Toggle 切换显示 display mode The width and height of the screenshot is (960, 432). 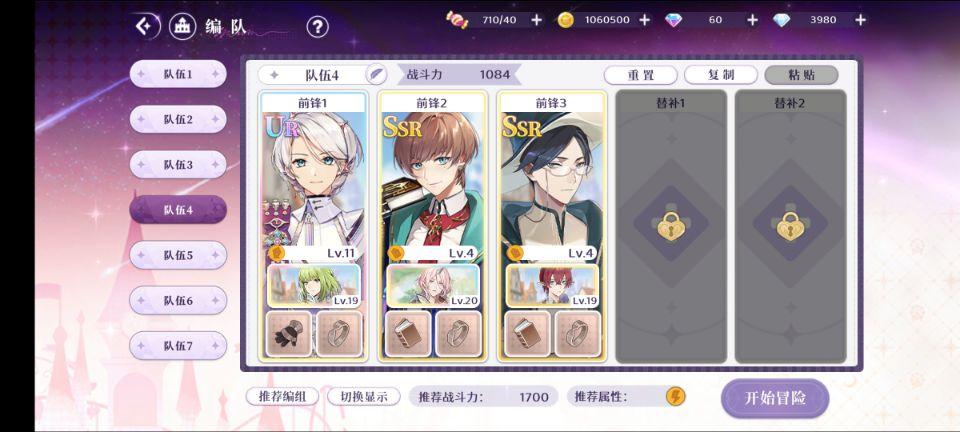coord(363,396)
